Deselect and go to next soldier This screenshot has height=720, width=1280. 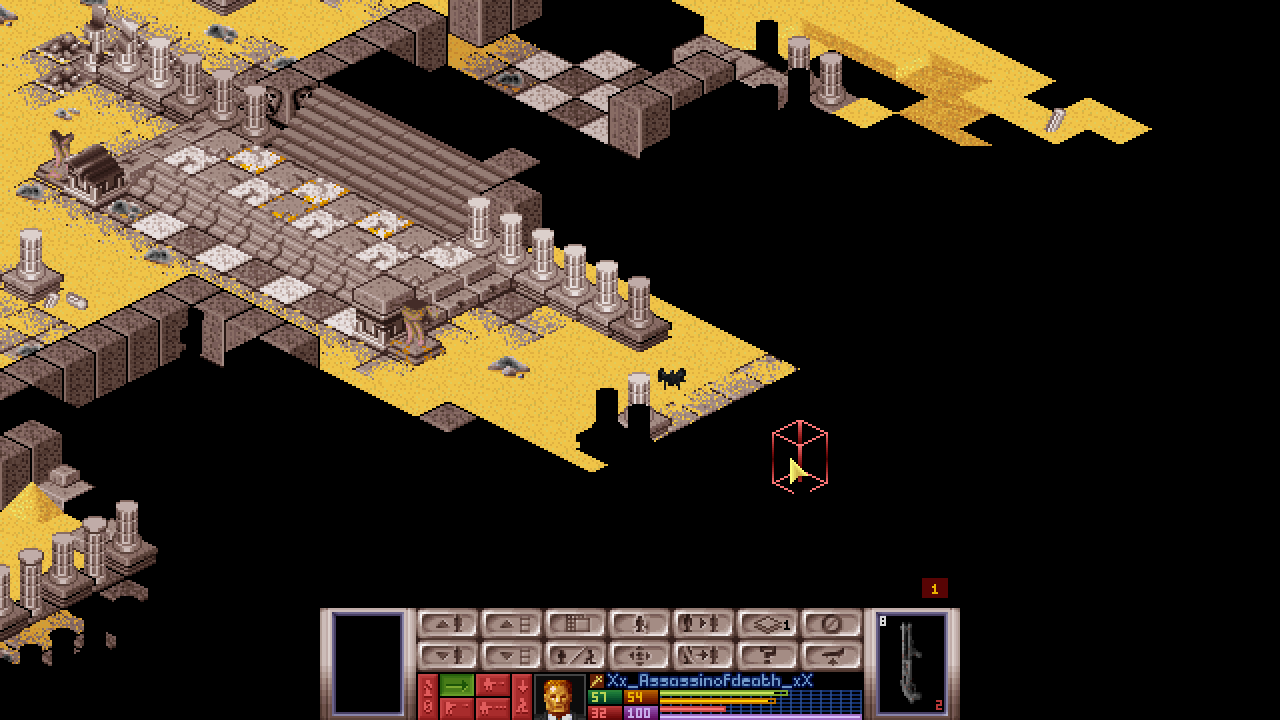pos(704,656)
